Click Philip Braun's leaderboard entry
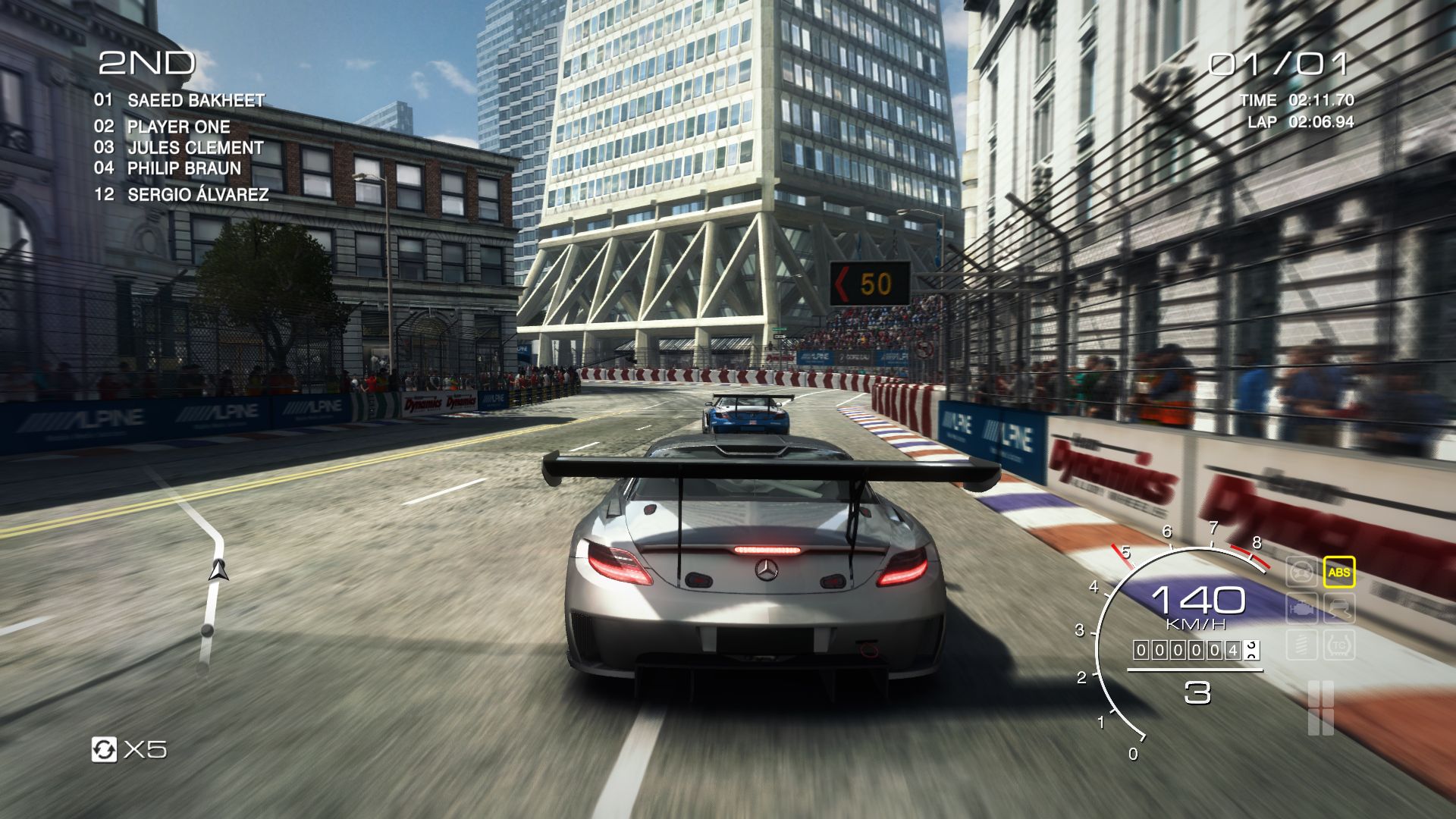Viewport: 1456px width, 819px height. 184,168
